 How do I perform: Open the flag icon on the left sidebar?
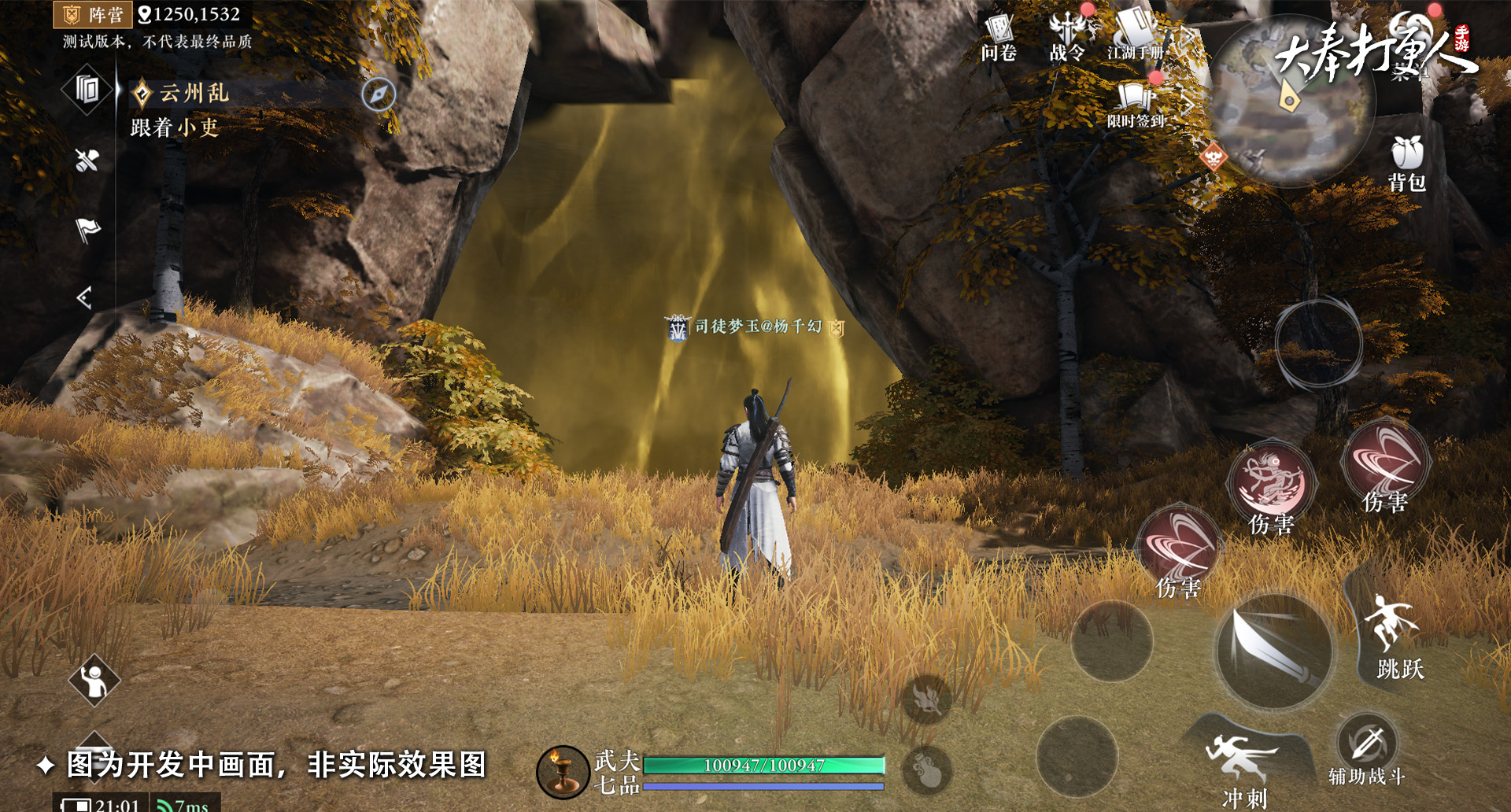tap(87, 230)
